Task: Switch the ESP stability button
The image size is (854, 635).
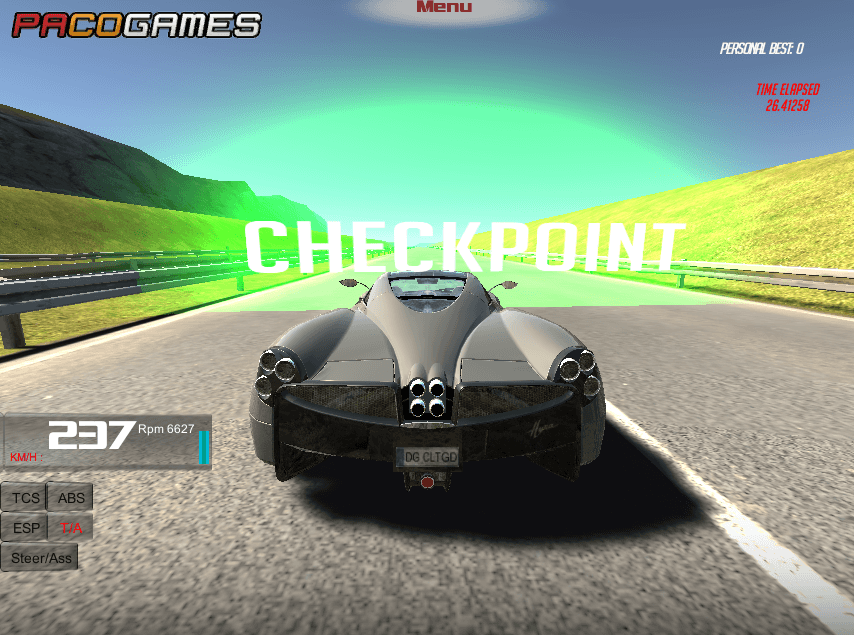Action: 26,528
